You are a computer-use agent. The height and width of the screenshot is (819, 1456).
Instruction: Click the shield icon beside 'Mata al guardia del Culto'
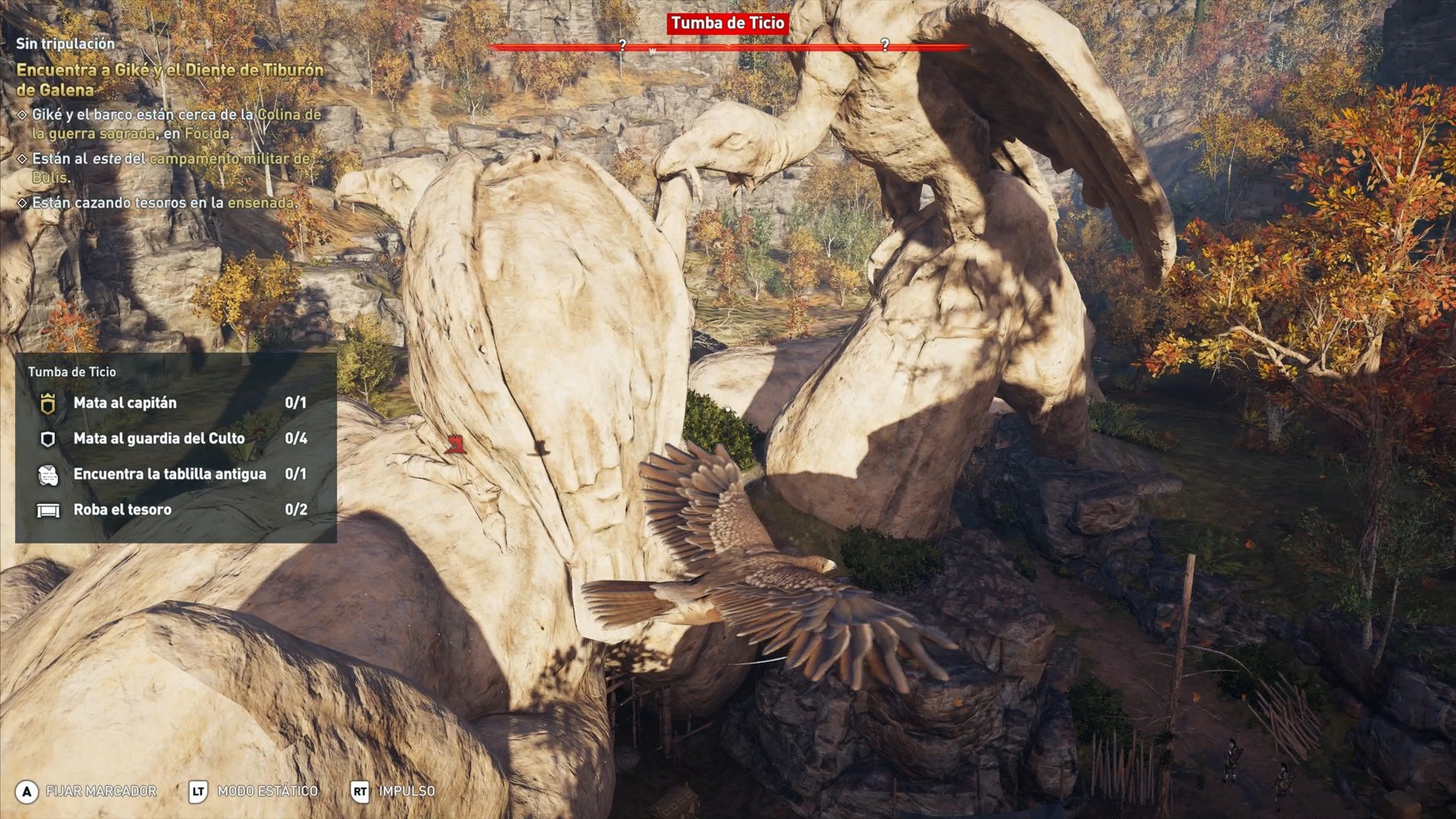click(48, 438)
